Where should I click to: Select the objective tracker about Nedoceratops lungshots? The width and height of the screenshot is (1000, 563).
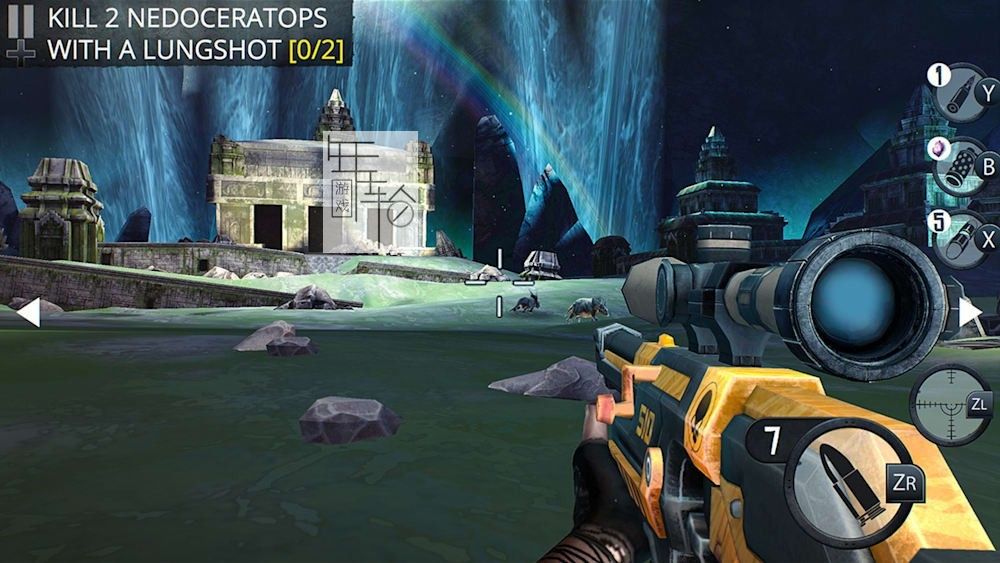tap(195, 34)
